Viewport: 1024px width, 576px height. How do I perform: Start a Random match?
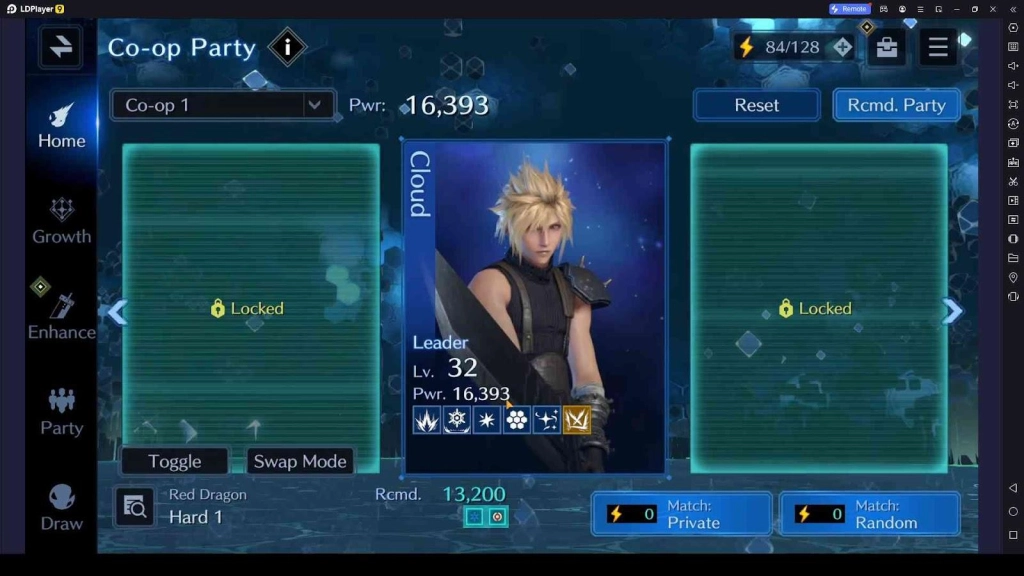point(869,514)
